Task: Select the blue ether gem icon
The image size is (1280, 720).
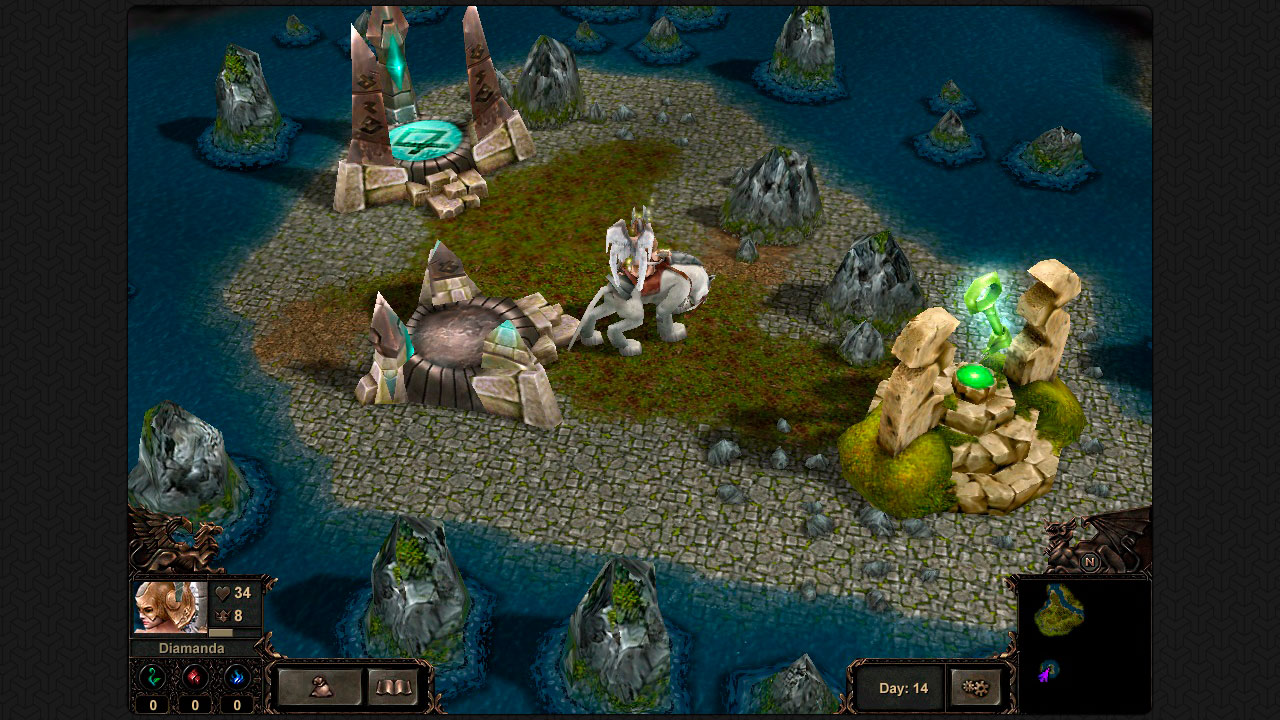Action: click(x=236, y=678)
